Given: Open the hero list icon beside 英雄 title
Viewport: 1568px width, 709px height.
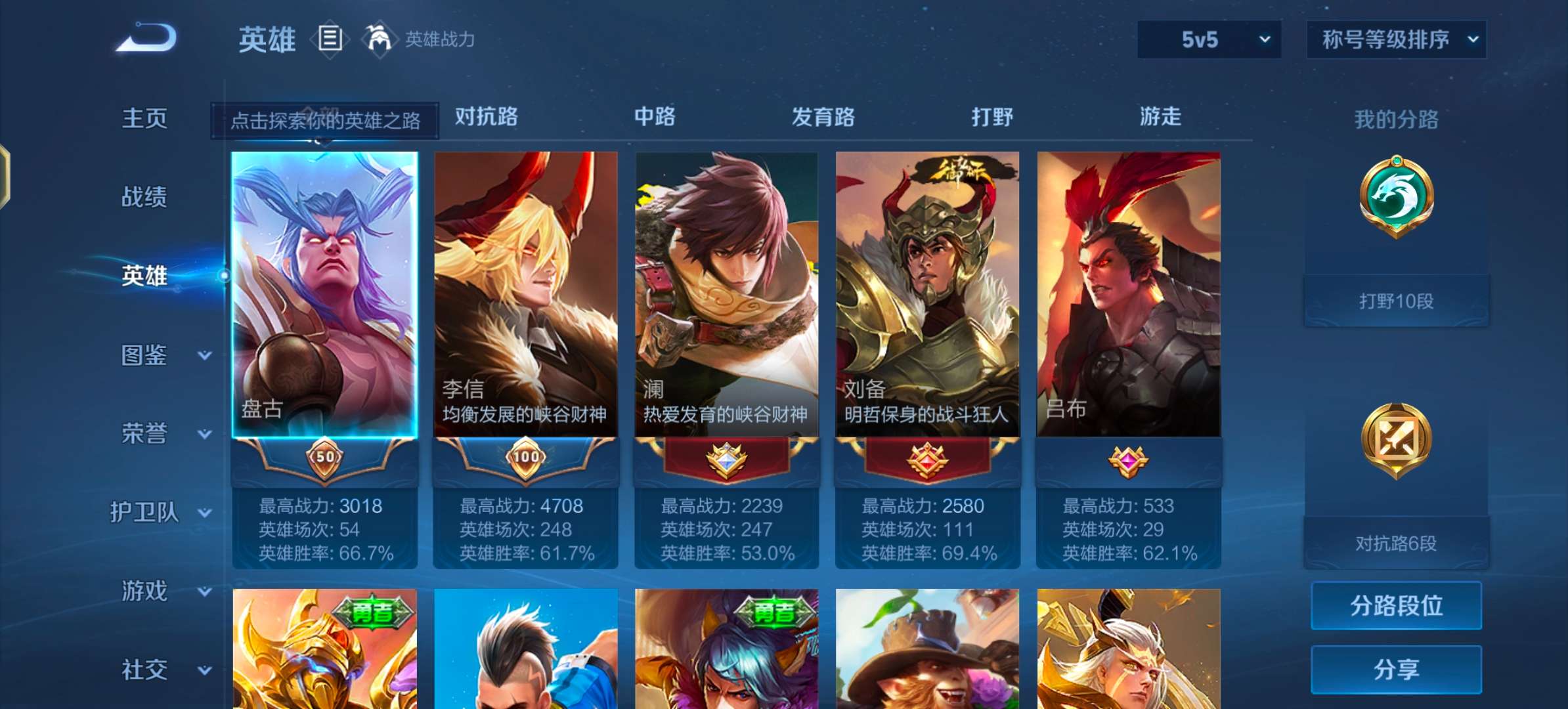Looking at the screenshot, I should pyautogui.click(x=330, y=38).
